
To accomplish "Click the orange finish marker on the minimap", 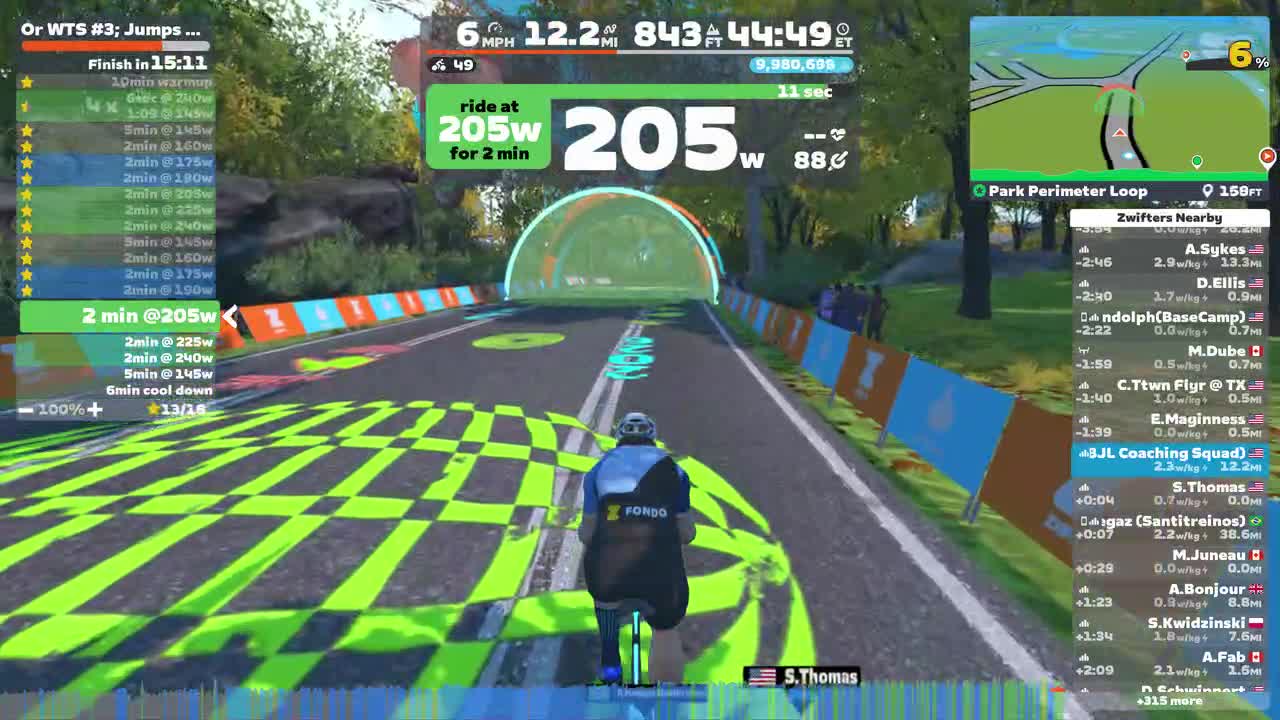I will (x=1268, y=156).
